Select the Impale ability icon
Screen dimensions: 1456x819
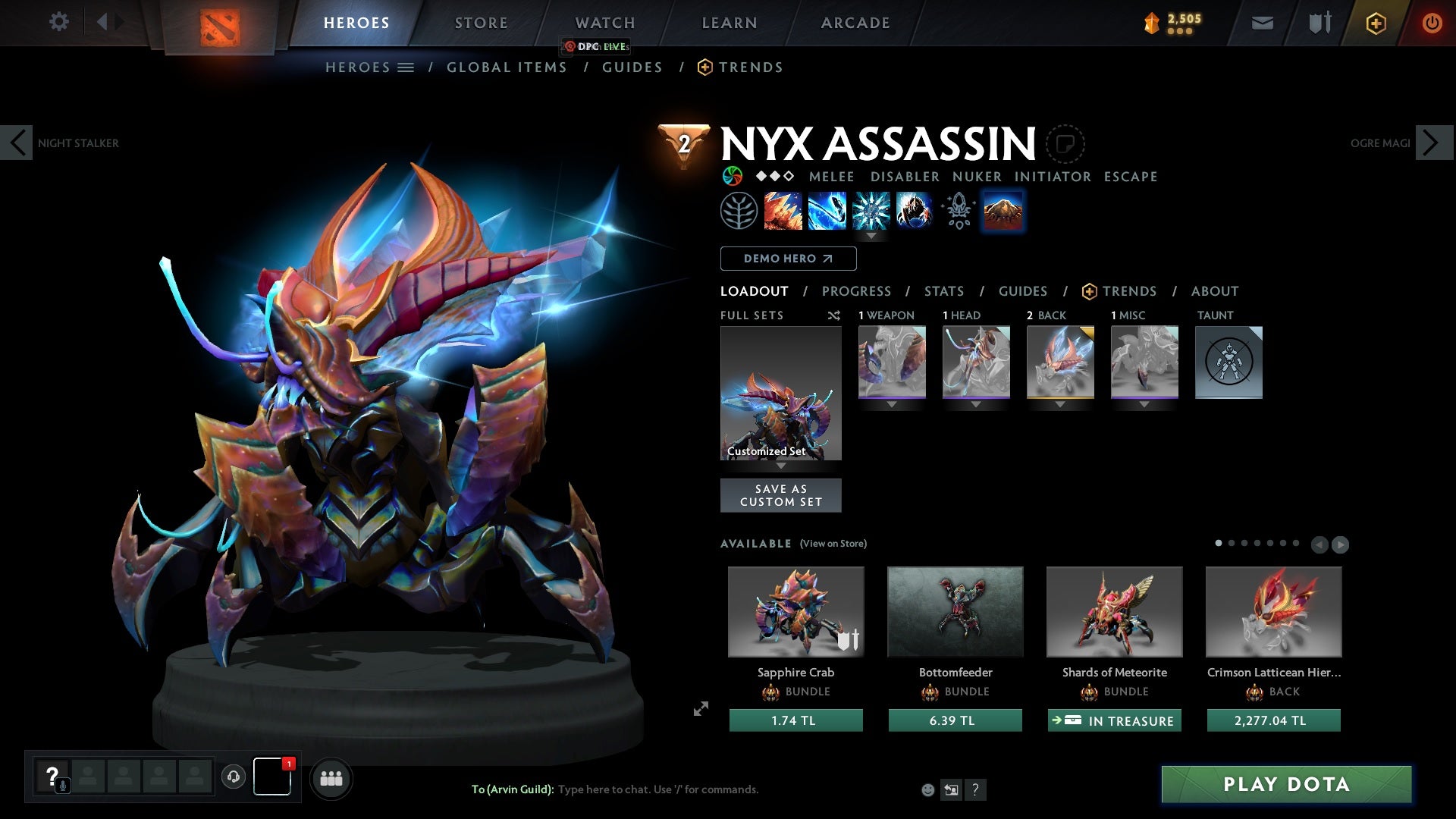[x=783, y=211]
